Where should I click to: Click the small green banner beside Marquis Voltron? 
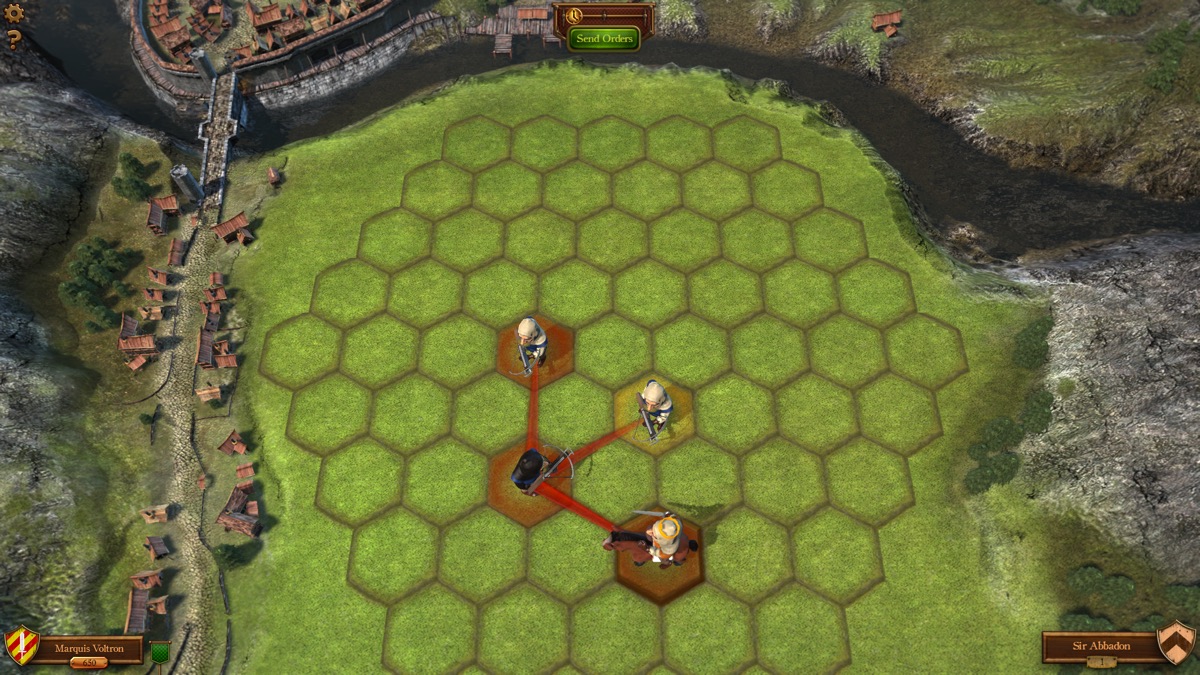159,652
